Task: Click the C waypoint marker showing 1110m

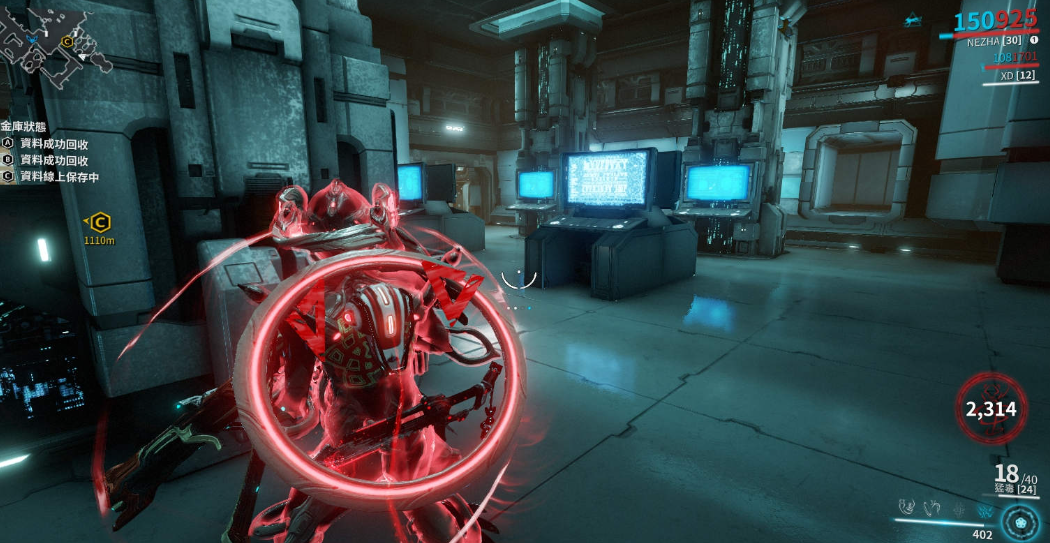Action: coord(99,223)
